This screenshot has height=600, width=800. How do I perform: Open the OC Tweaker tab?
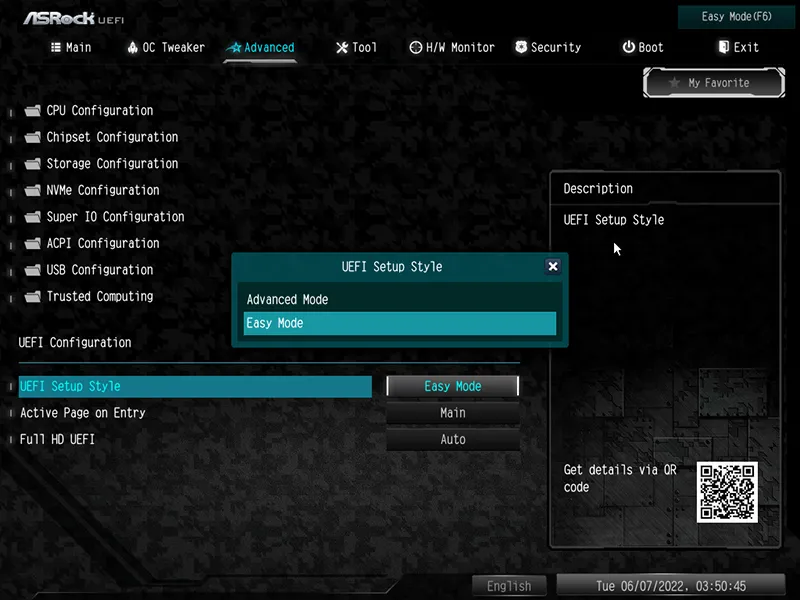point(166,47)
